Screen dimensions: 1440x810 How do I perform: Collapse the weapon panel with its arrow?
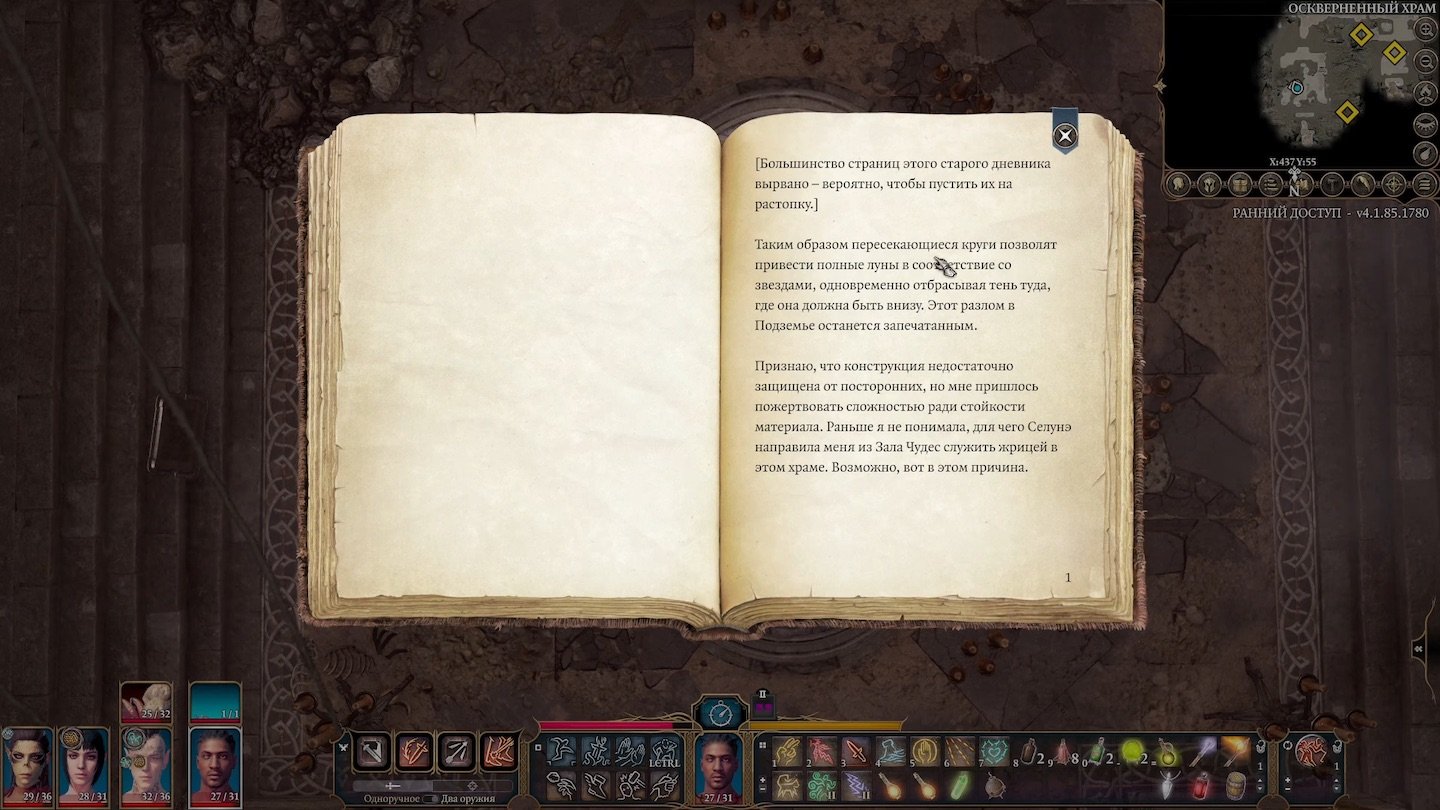click(x=344, y=748)
